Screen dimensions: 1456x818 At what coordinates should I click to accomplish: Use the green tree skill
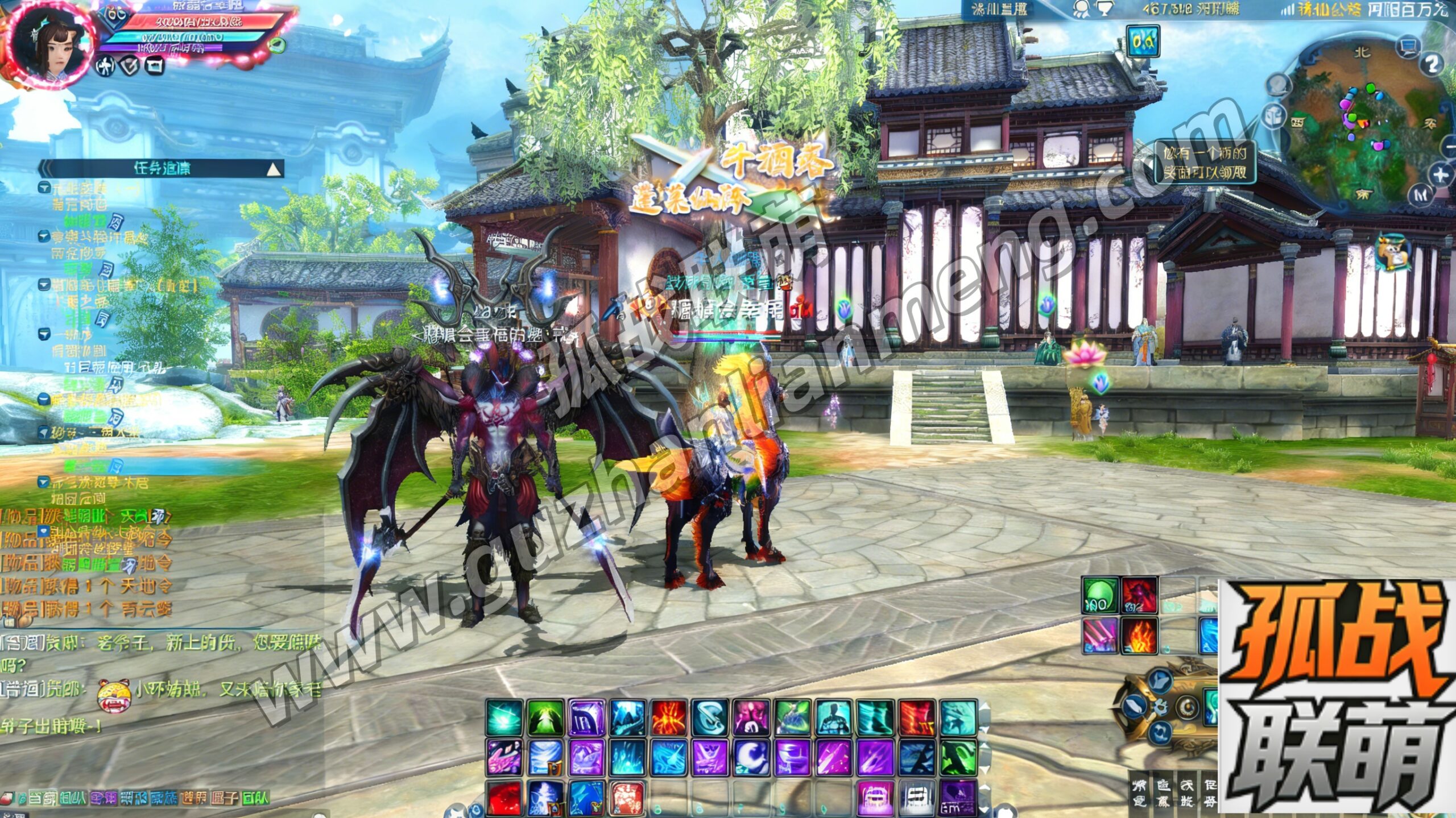pyautogui.click(x=545, y=717)
